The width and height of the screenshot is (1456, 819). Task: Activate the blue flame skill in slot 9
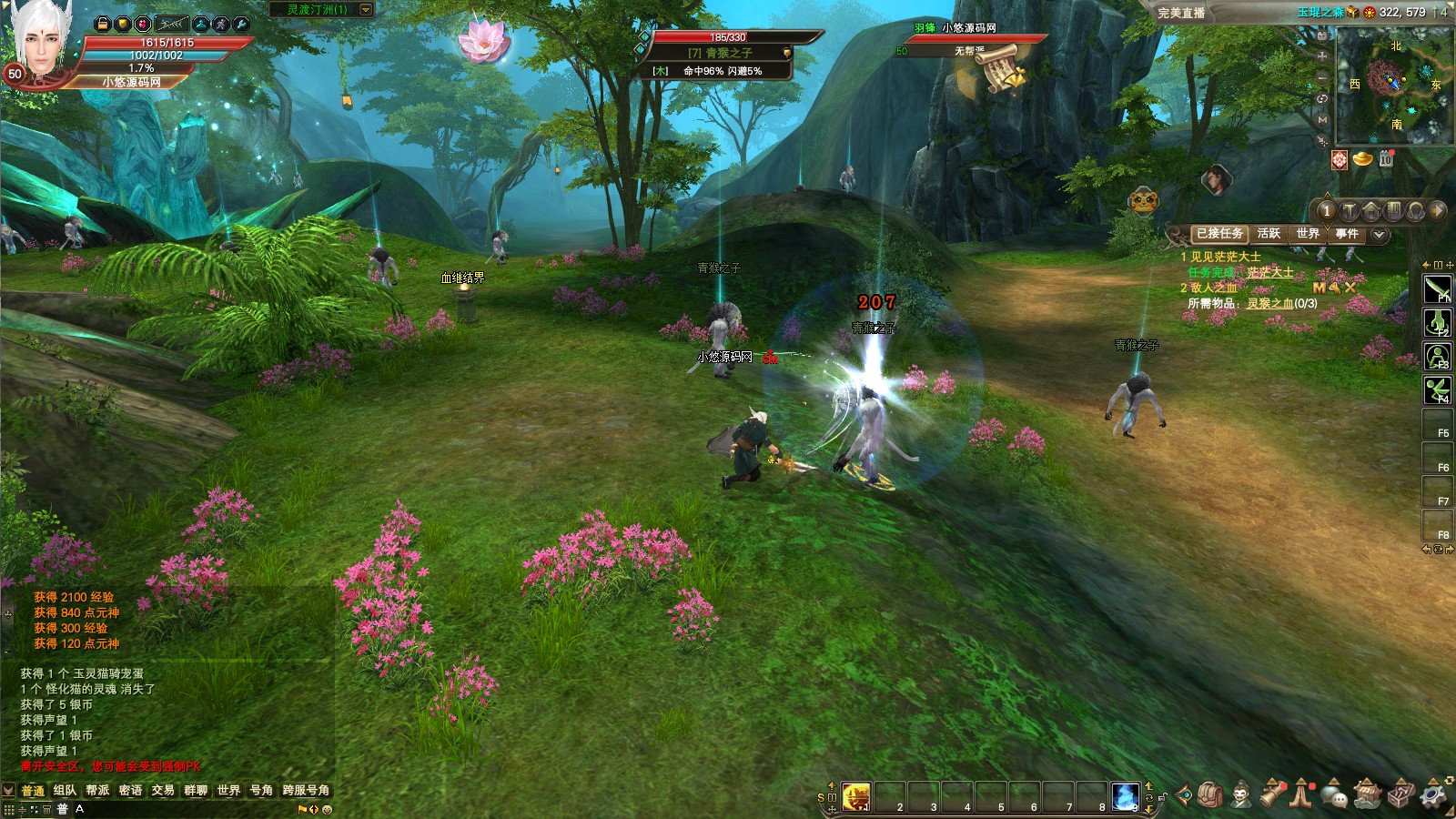click(1125, 796)
